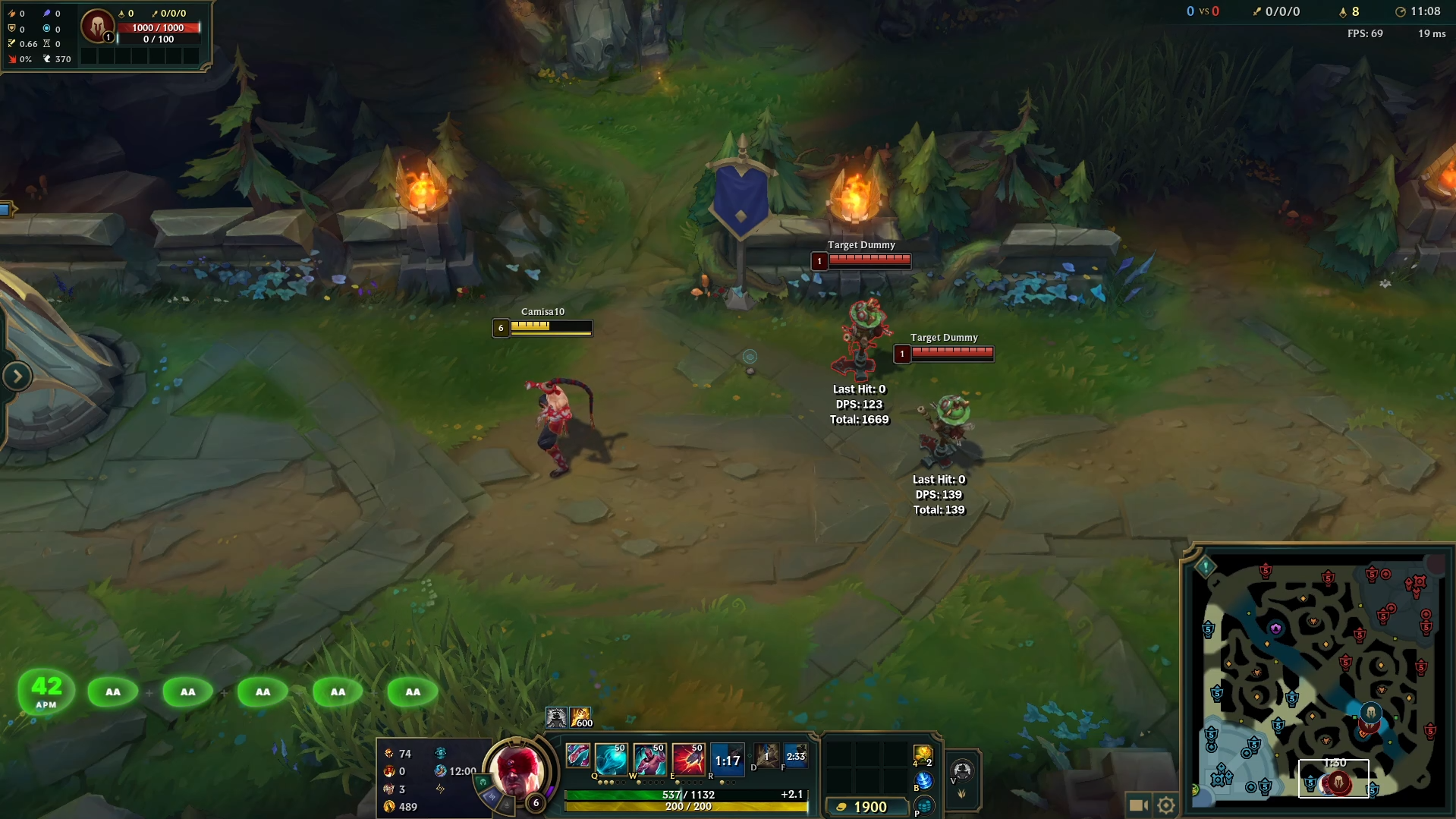Open the shop with the 1900 gold button
The width and height of the screenshot is (1456, 819).
pyautogui.click(x=869, y=807)
